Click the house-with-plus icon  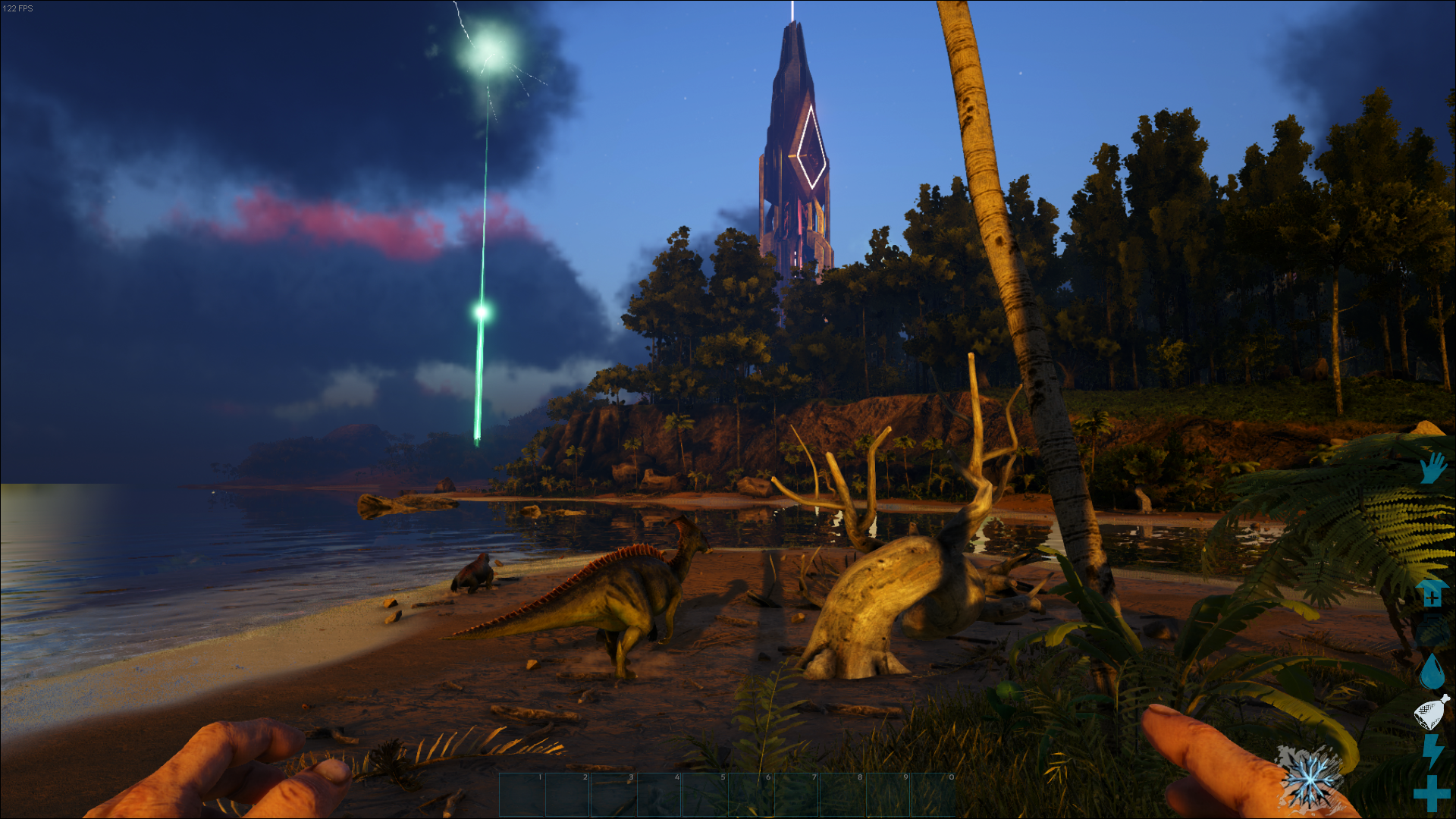(1432, 593)
